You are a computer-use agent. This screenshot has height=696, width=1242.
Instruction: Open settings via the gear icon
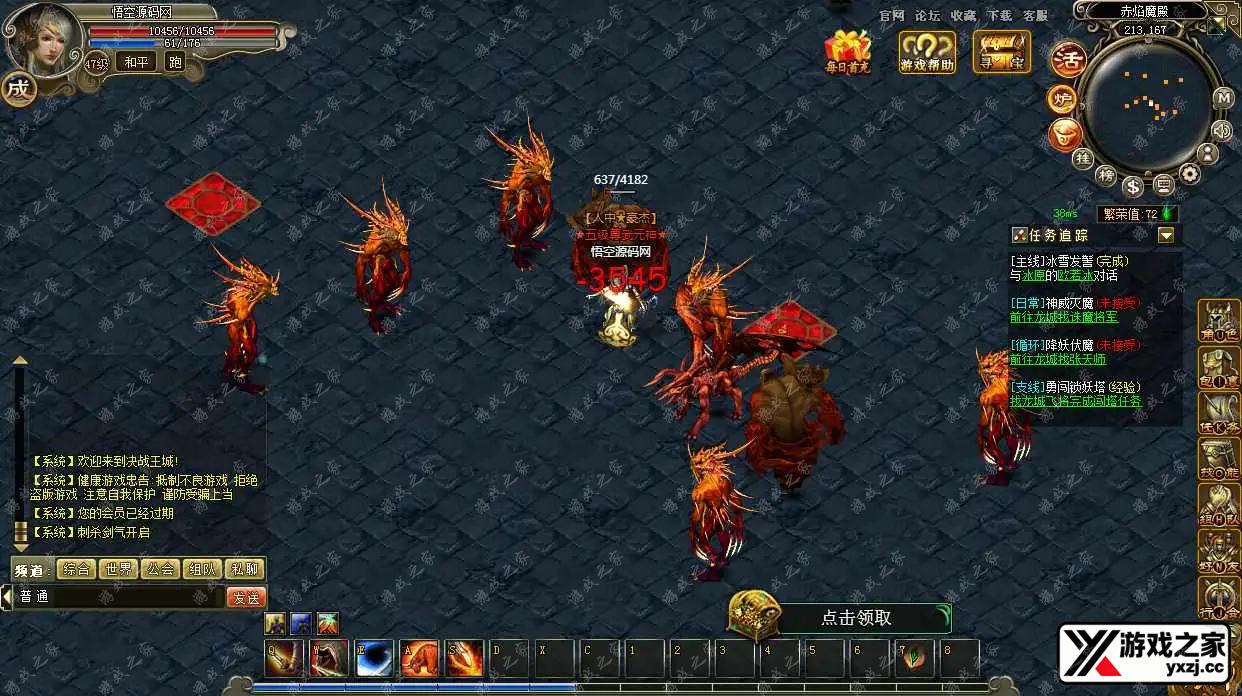[x=1189, y=174]
